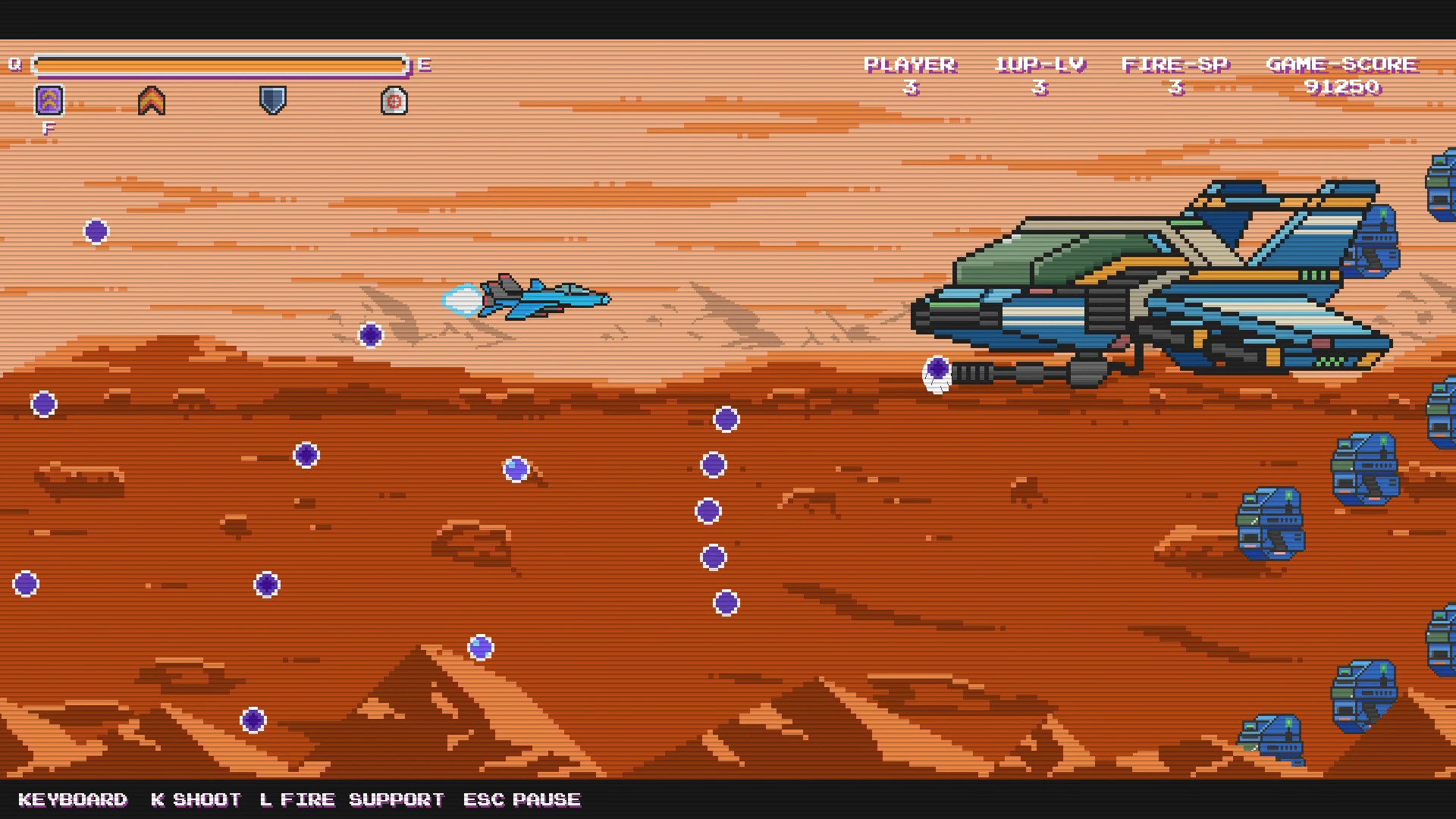
Task: Click a purple orb projectile near the boss cannon
Action: pos(938,369)
